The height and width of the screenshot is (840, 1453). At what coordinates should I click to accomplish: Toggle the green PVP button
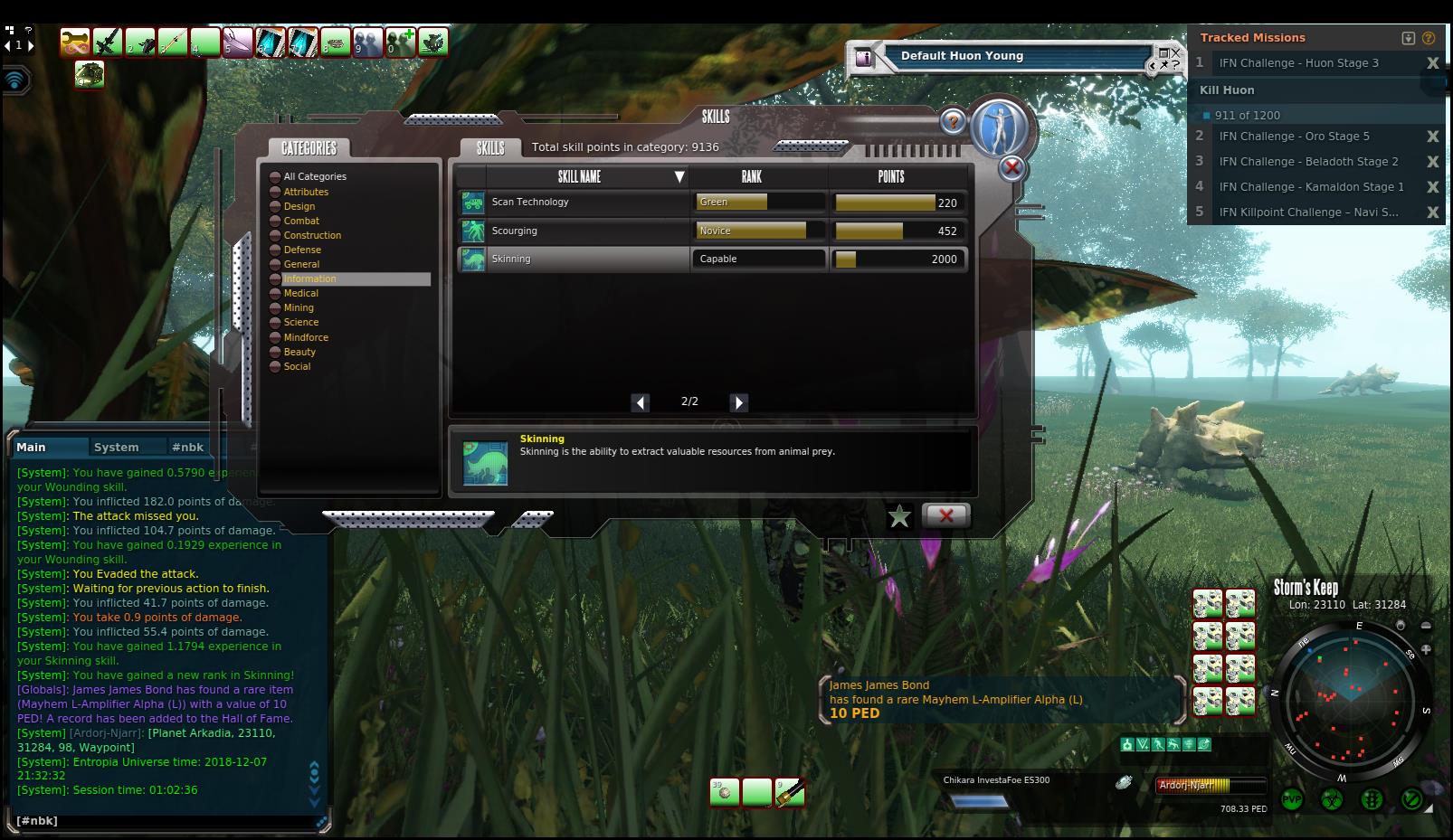[x=1292, y=799]
